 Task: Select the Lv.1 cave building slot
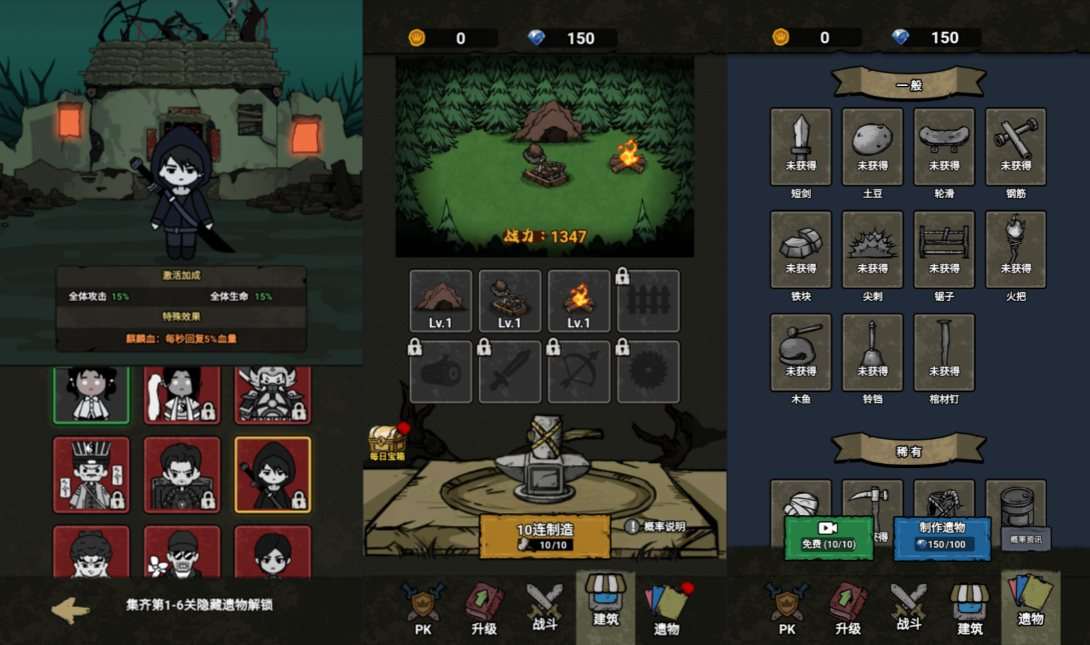point(441,301)
